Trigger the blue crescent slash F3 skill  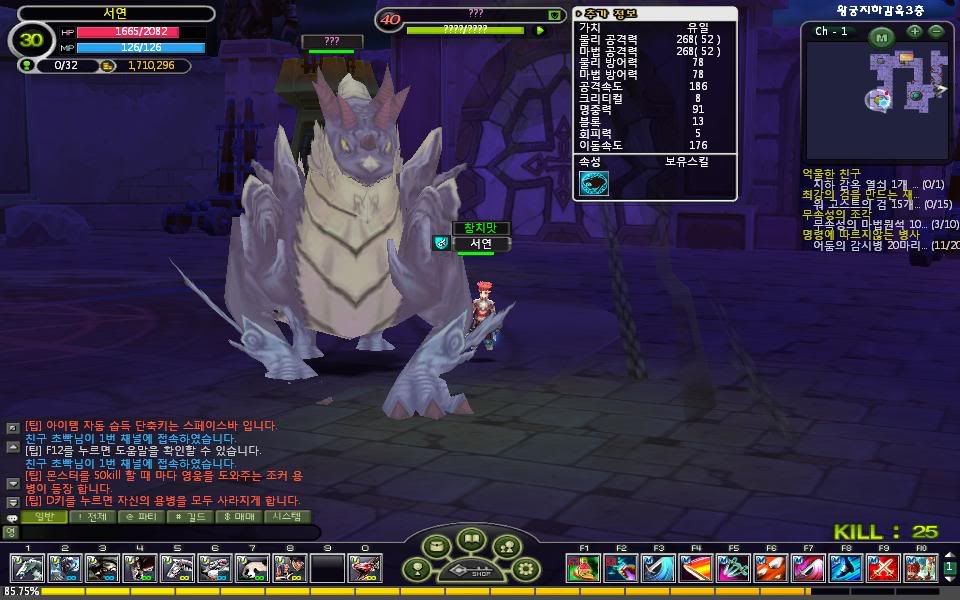click(x=657, y=568)
